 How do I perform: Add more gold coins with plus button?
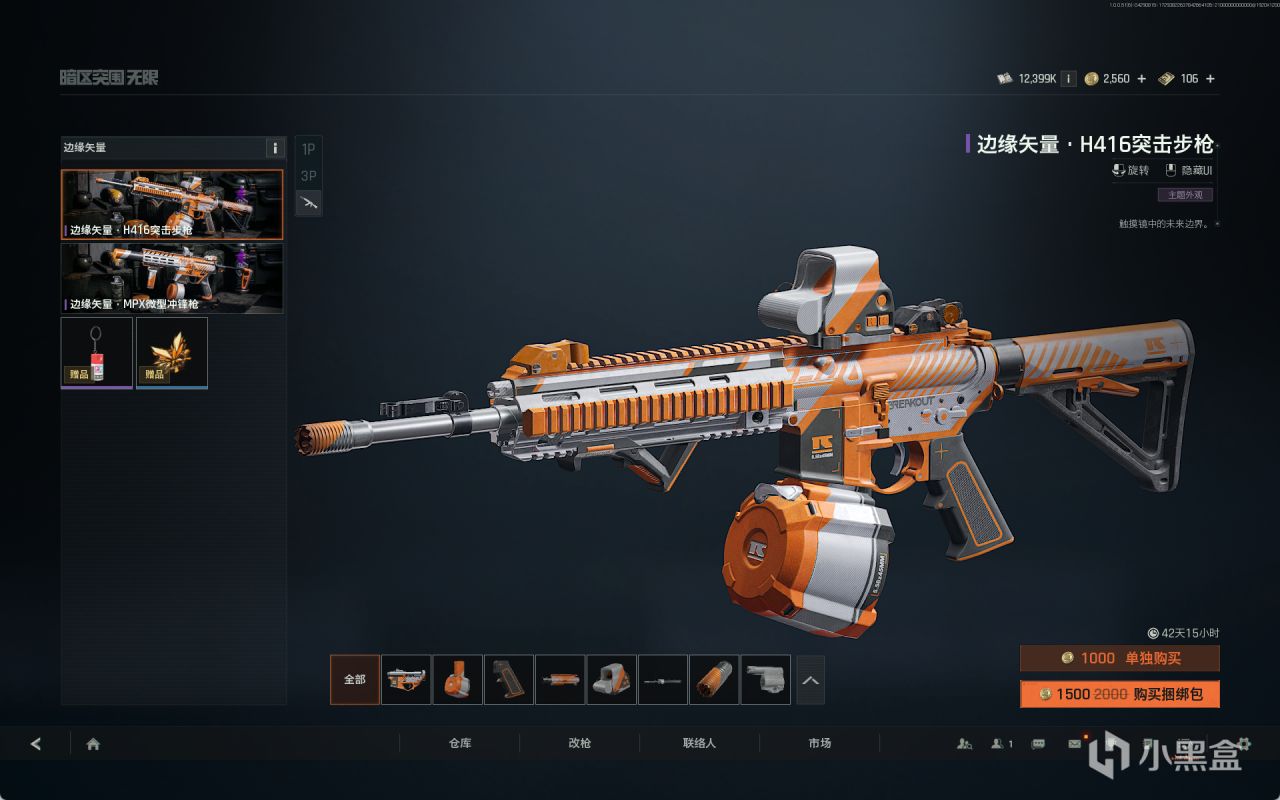tap(1142, 78)
